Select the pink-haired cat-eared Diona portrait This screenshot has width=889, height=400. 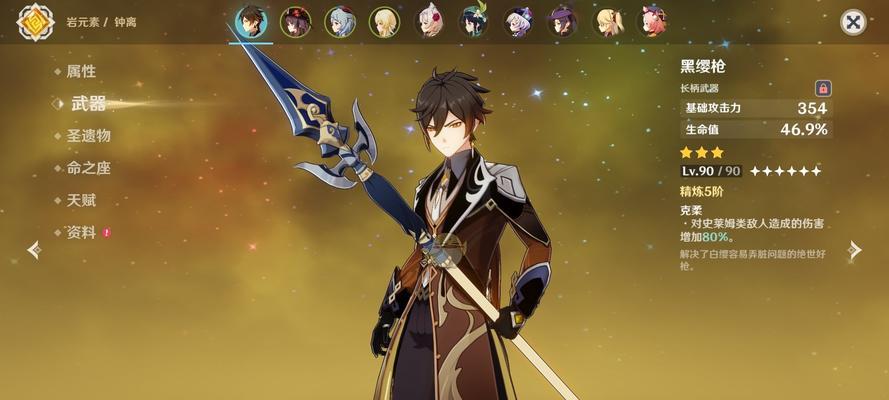tap(654, 22)
